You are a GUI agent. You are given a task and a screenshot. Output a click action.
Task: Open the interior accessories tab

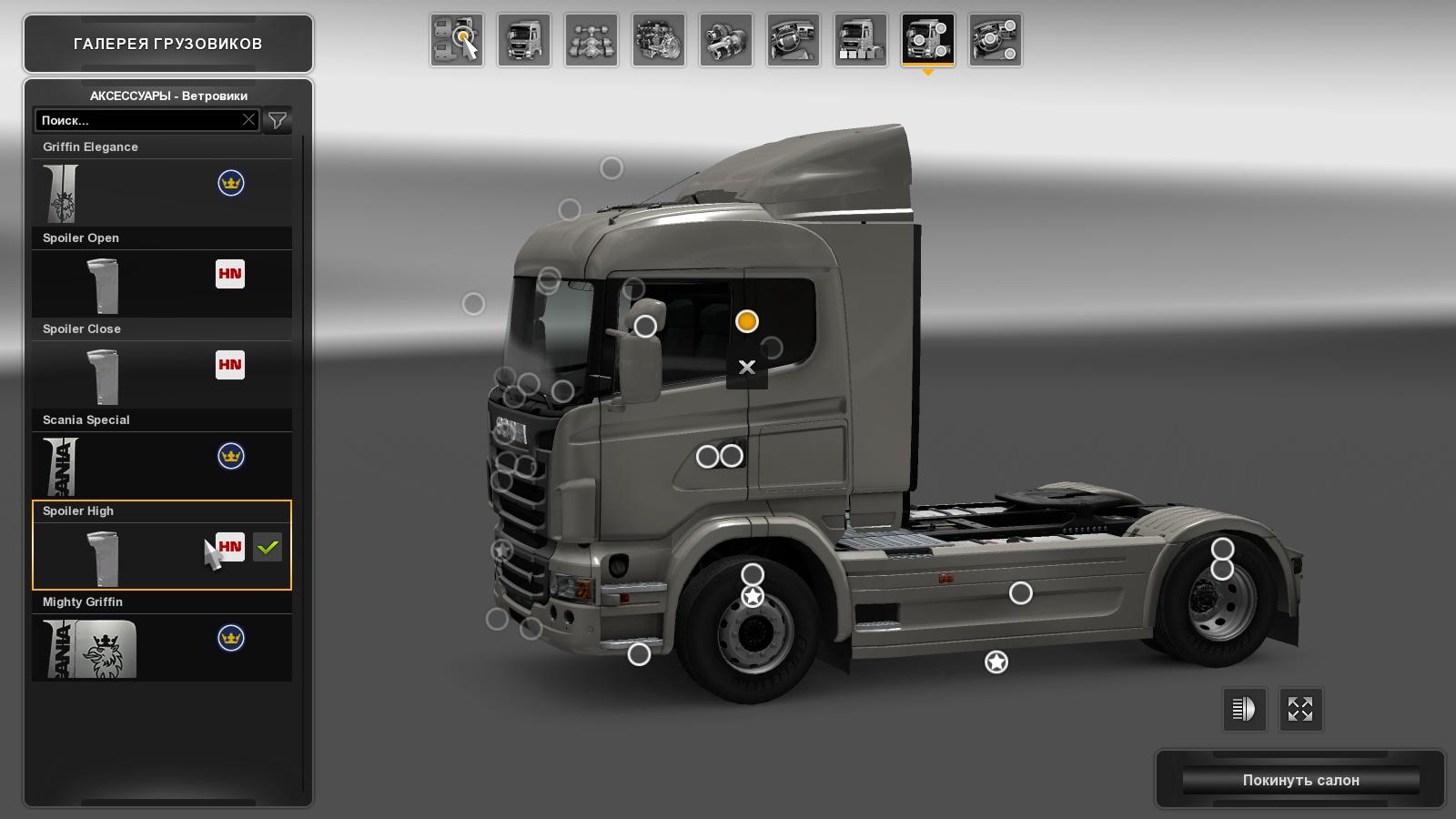pos(996,40)
